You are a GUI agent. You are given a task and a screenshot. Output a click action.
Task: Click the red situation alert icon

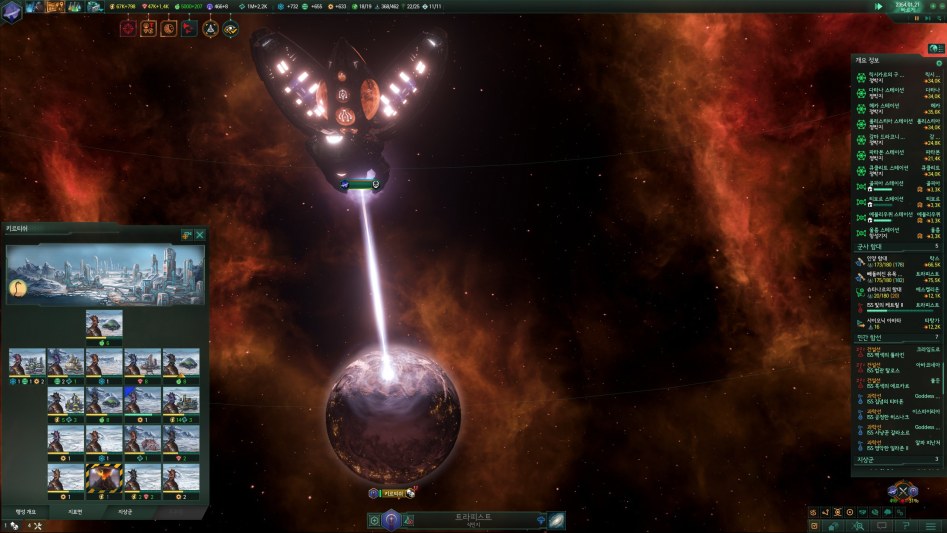click(x=128, y=28)
